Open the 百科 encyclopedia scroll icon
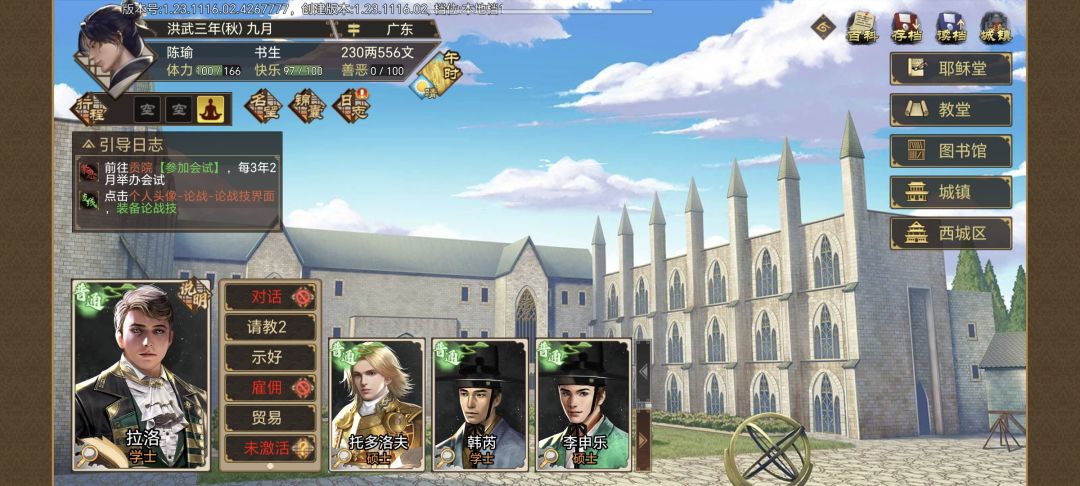Viewport: 1080px width, 486px height. 860,27
